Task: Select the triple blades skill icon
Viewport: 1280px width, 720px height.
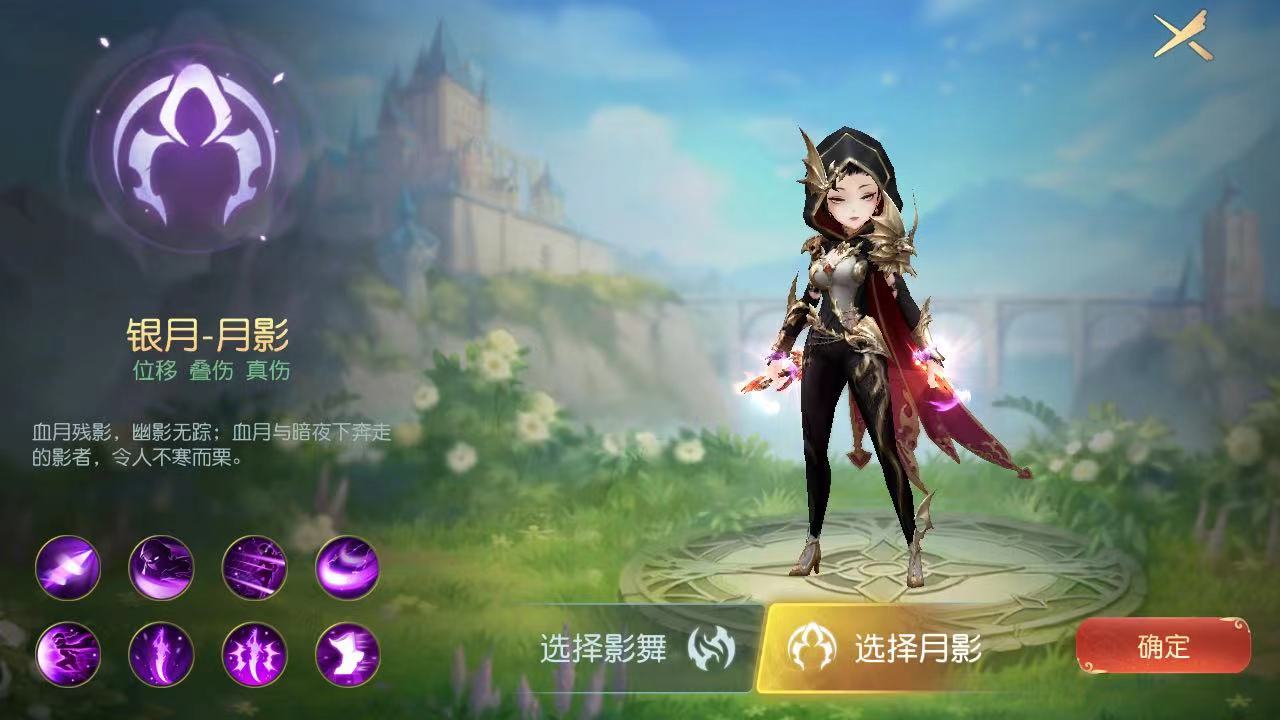Action: [x=255, y=655]
